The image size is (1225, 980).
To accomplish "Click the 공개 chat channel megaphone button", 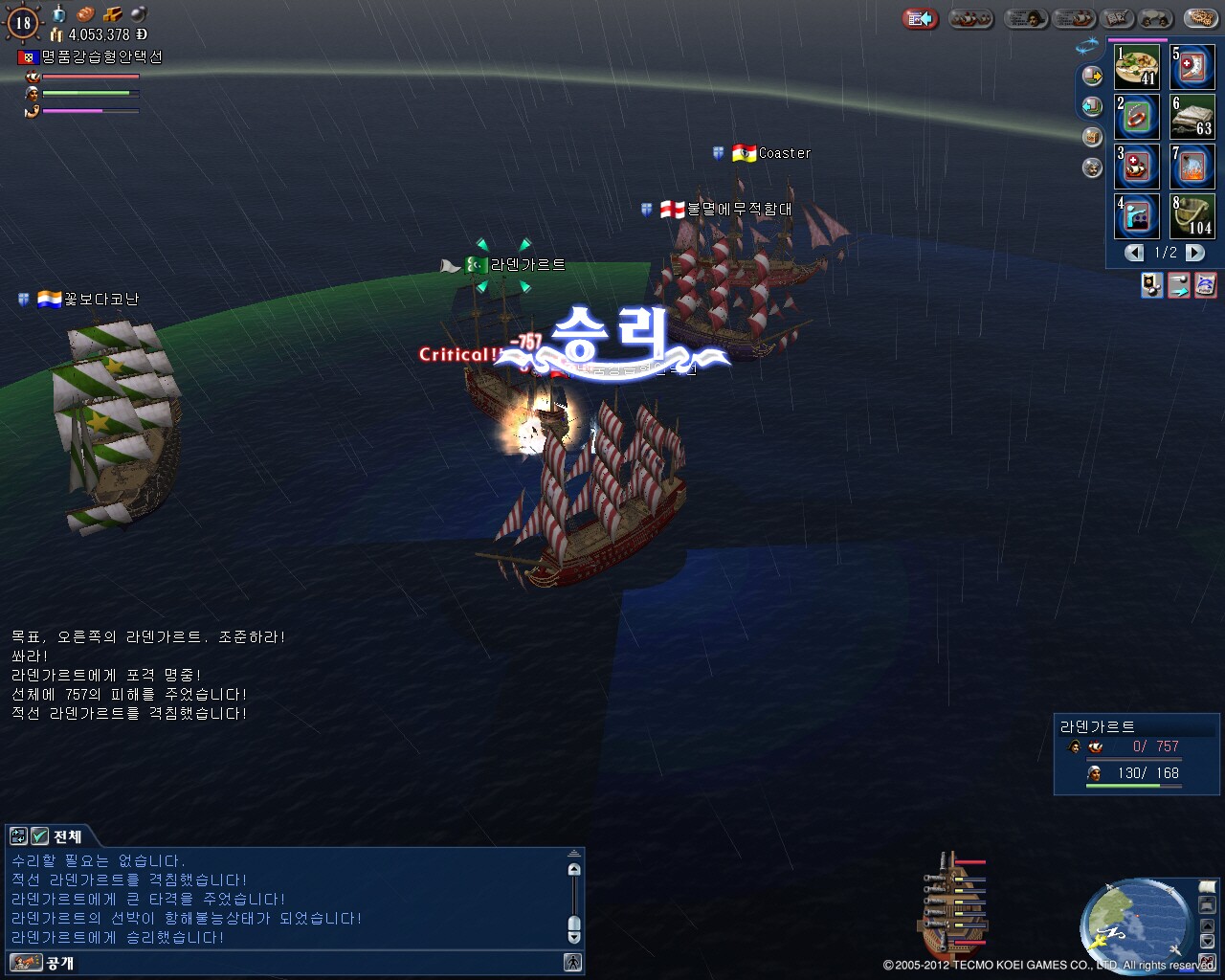I will [x=26, y=963].
